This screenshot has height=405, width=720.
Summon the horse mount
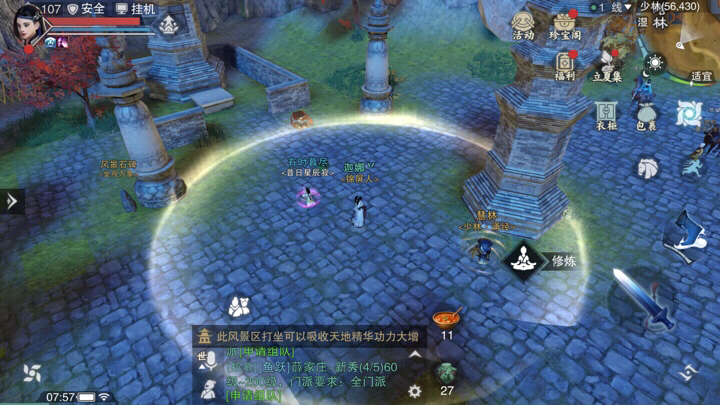[x=648, y=166]
